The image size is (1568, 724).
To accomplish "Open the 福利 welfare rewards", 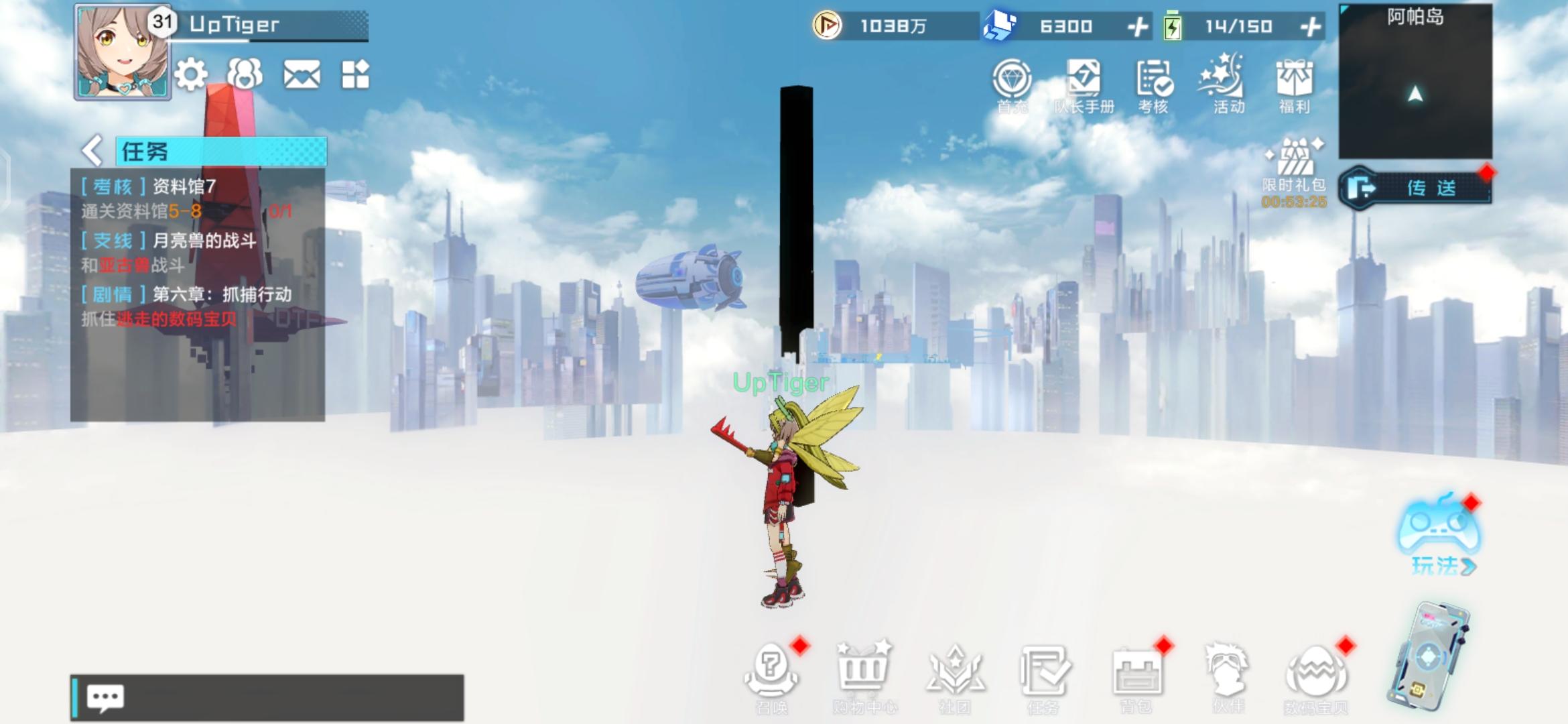I will pos(1297,80).
